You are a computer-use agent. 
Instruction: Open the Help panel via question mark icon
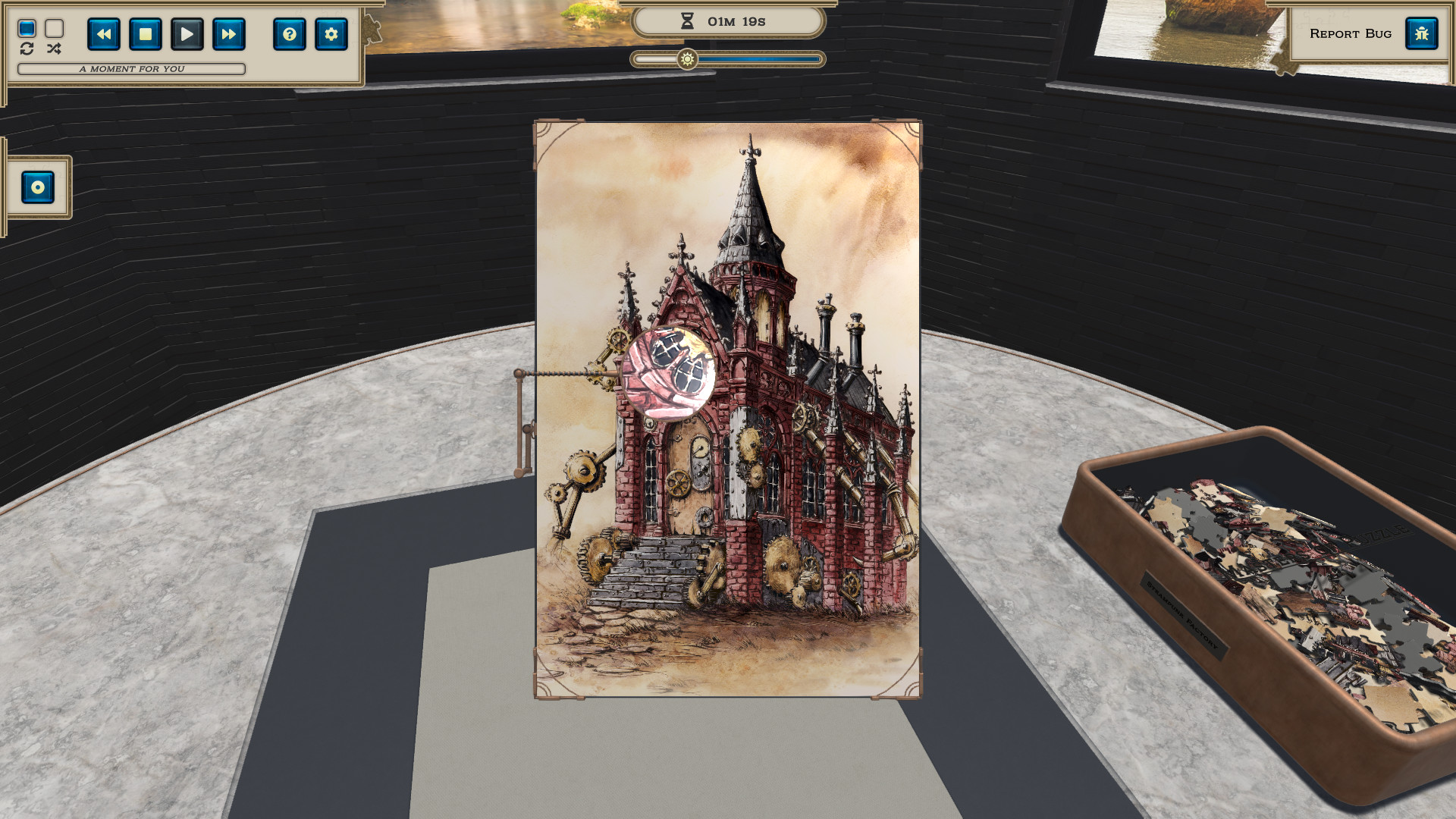[290, 34]
